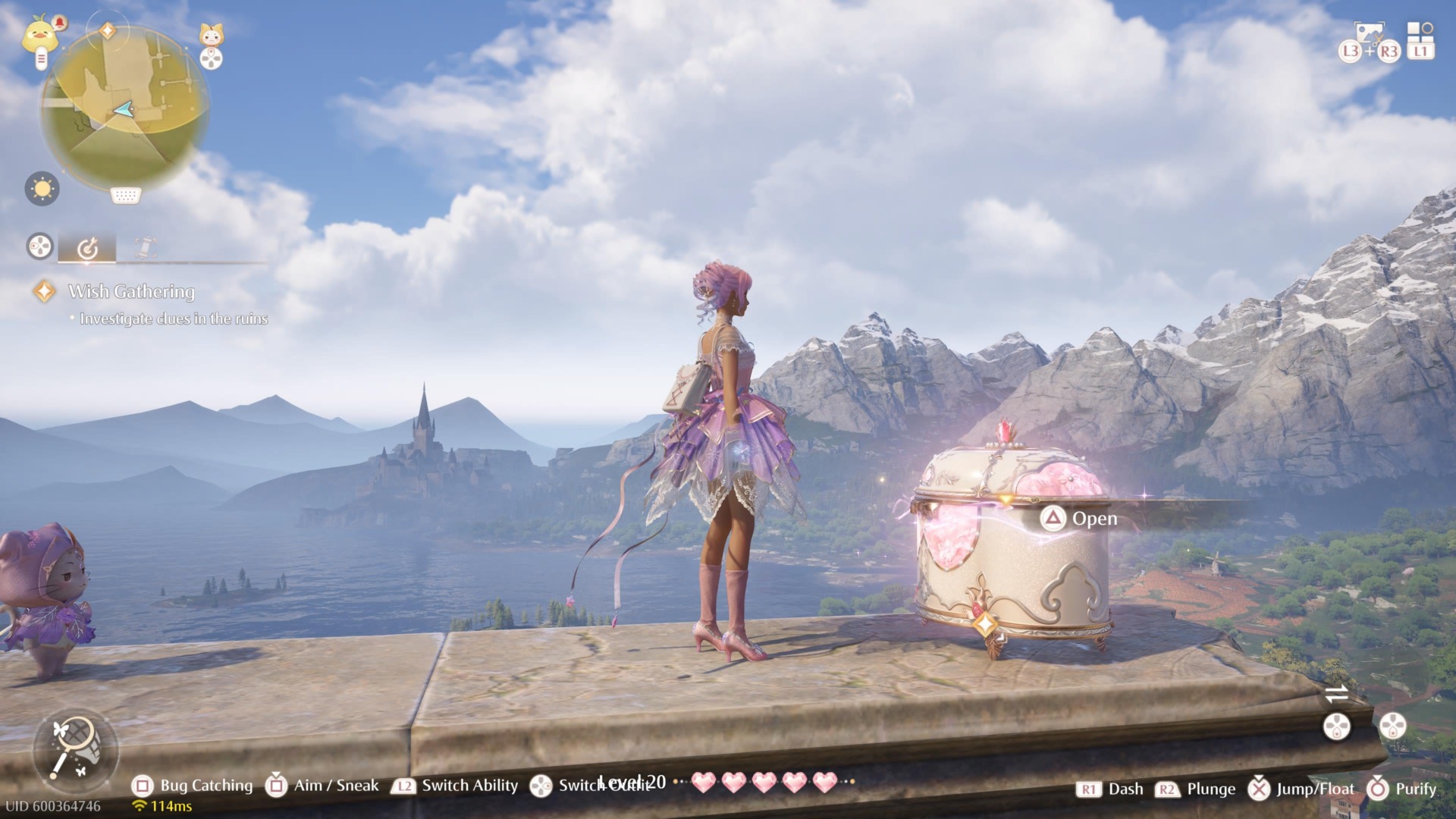Click the Wish Gathering quest diamond icon
This screenshot has width=1456, height=819.
tap(43, 290)
